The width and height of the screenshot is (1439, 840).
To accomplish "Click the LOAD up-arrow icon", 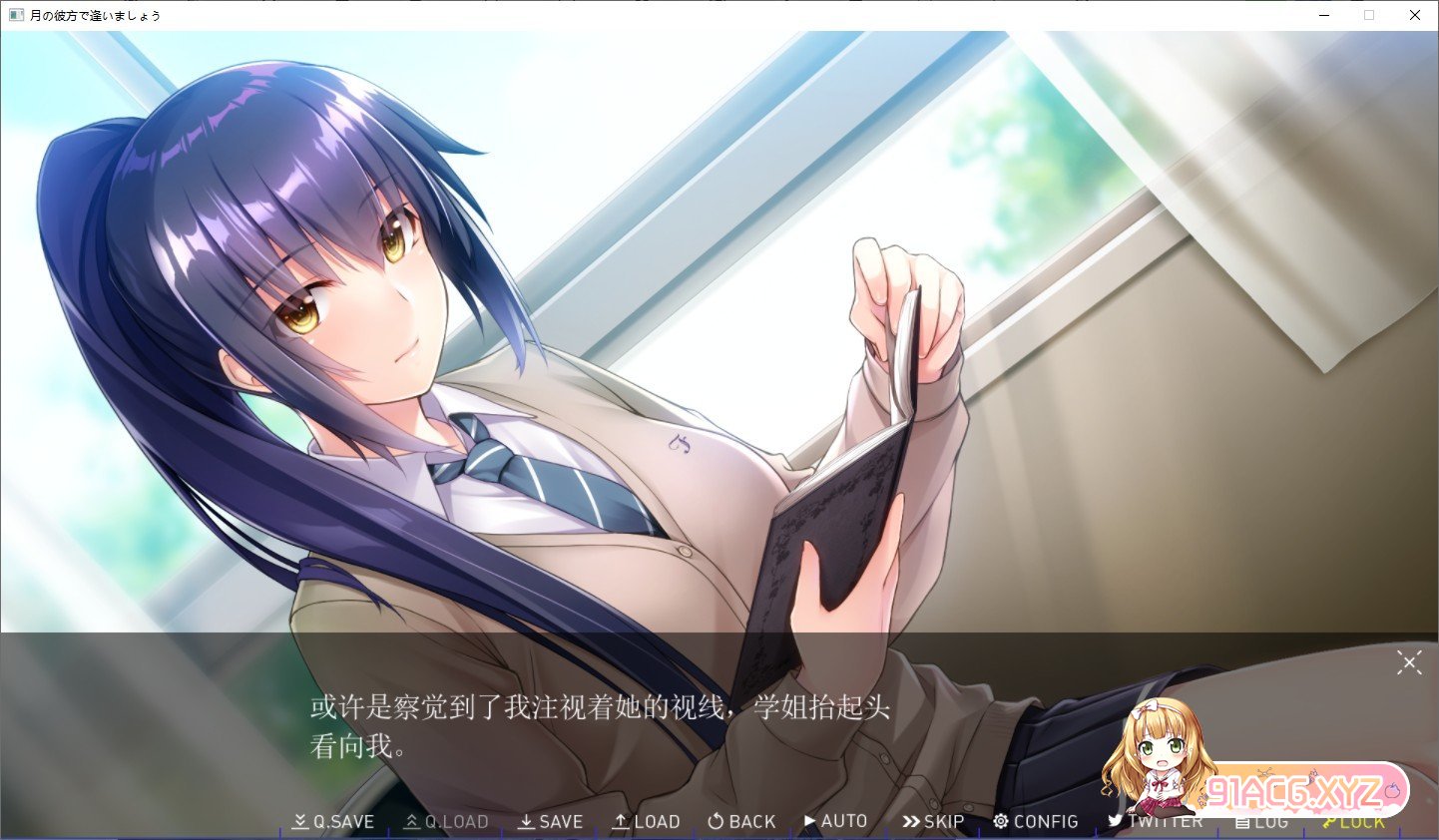I will pos(621,821).
